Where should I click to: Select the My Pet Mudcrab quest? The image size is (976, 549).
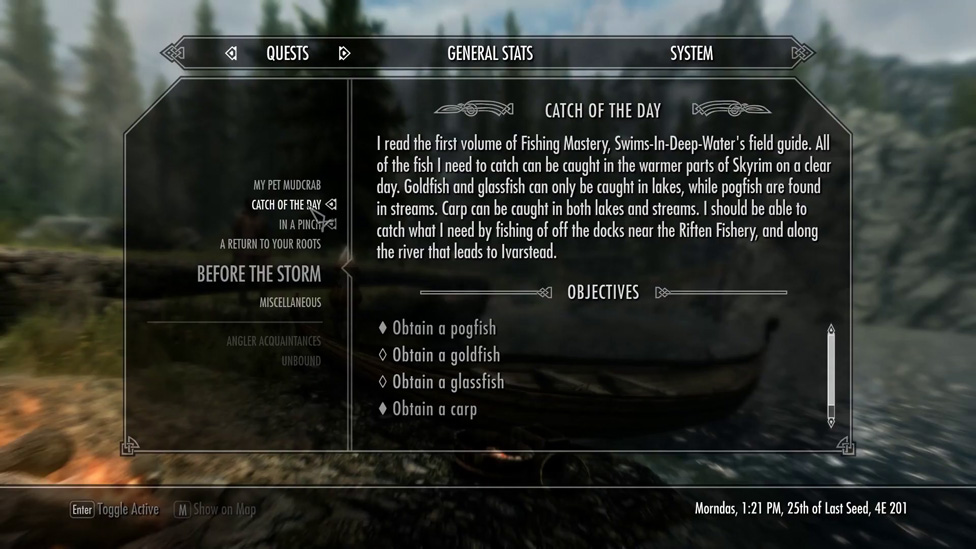(x=287, y=185)
